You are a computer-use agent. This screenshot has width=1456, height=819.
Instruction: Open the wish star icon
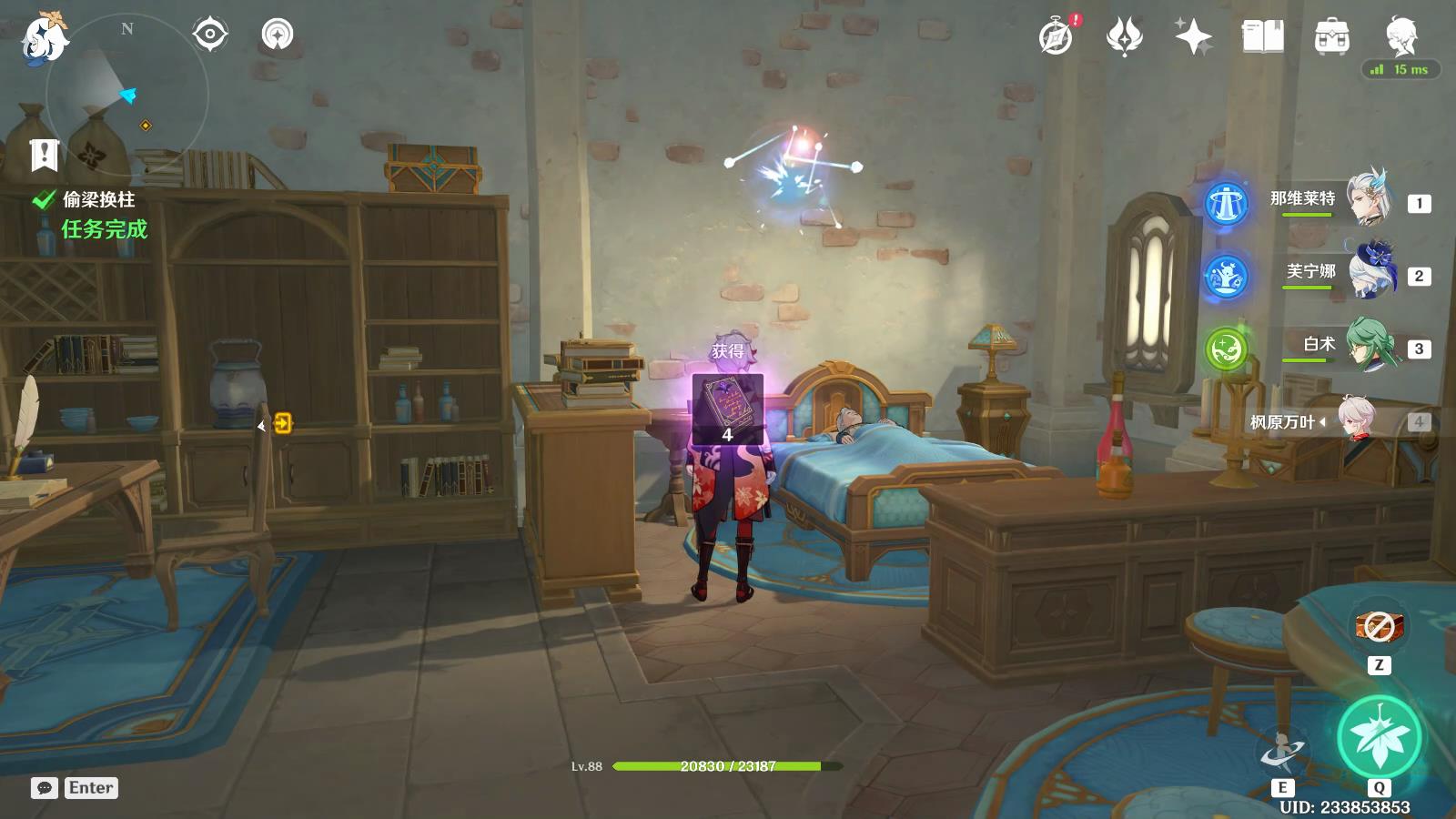tap(1193, 36)
